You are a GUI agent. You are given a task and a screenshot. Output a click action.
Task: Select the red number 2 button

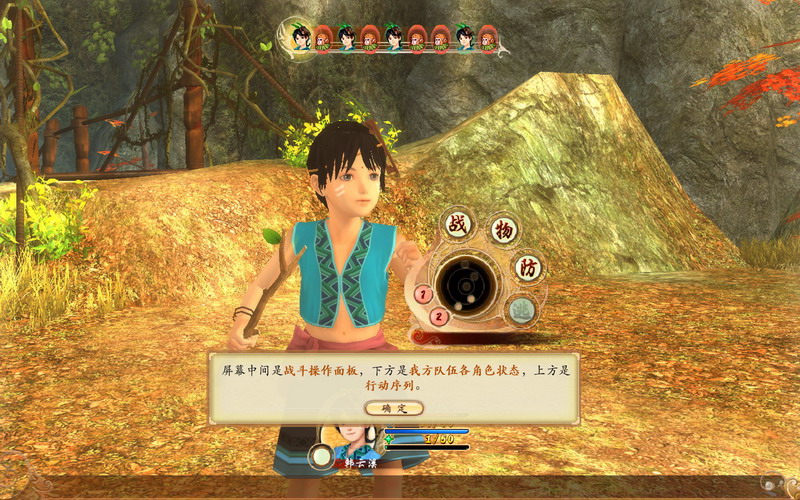click(438, 317)
